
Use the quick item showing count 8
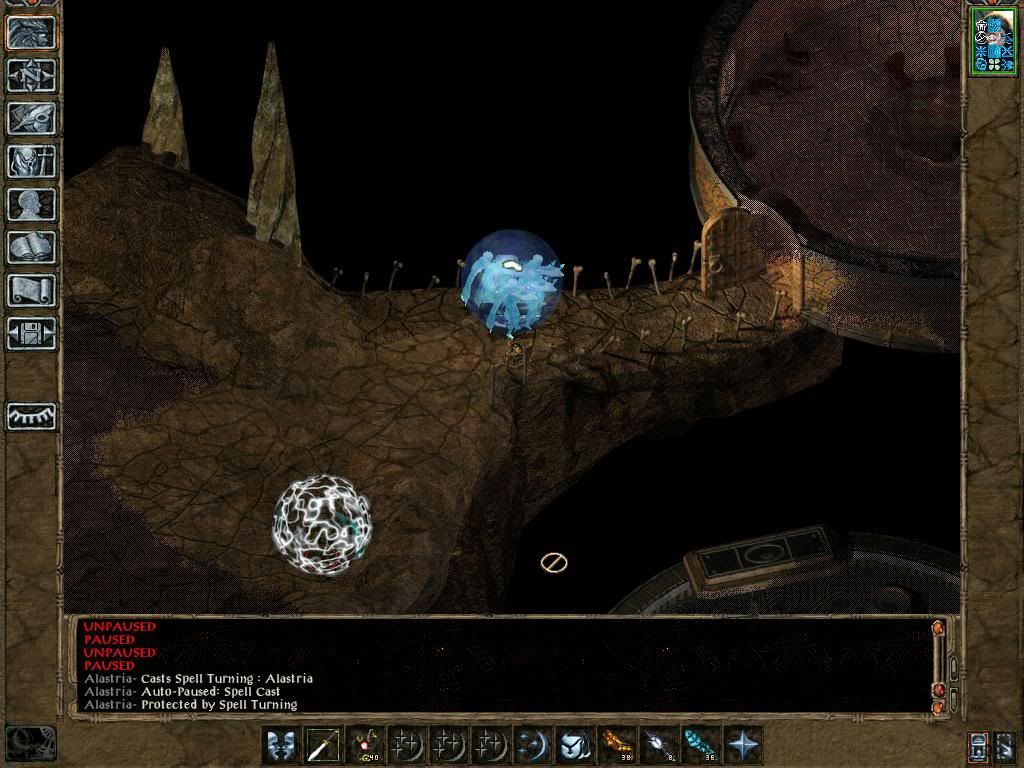[x=660, y=745]
